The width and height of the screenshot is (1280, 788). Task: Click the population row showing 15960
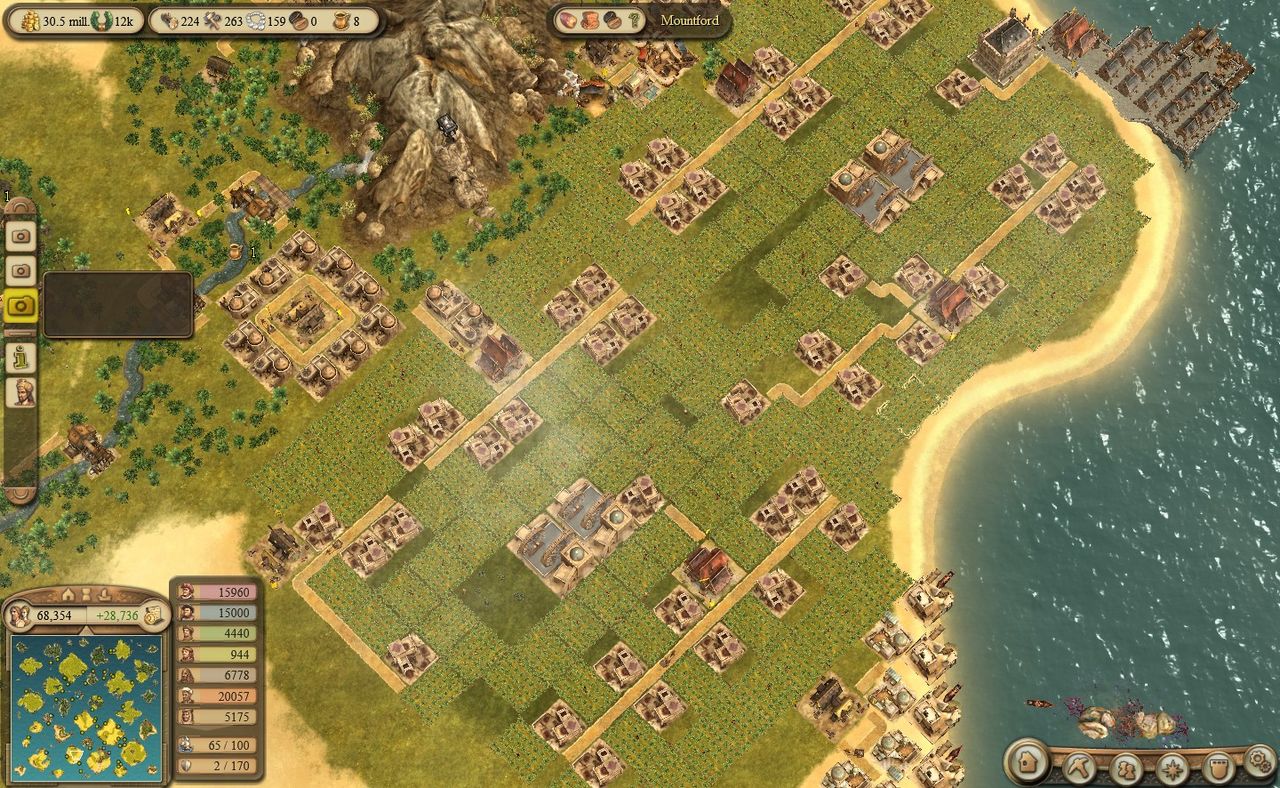coord(217,591)
